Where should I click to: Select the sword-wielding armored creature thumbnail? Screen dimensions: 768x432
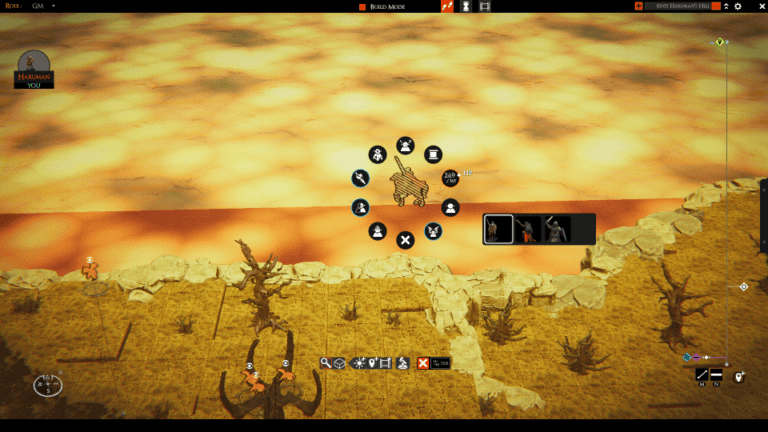coord(556,229)
